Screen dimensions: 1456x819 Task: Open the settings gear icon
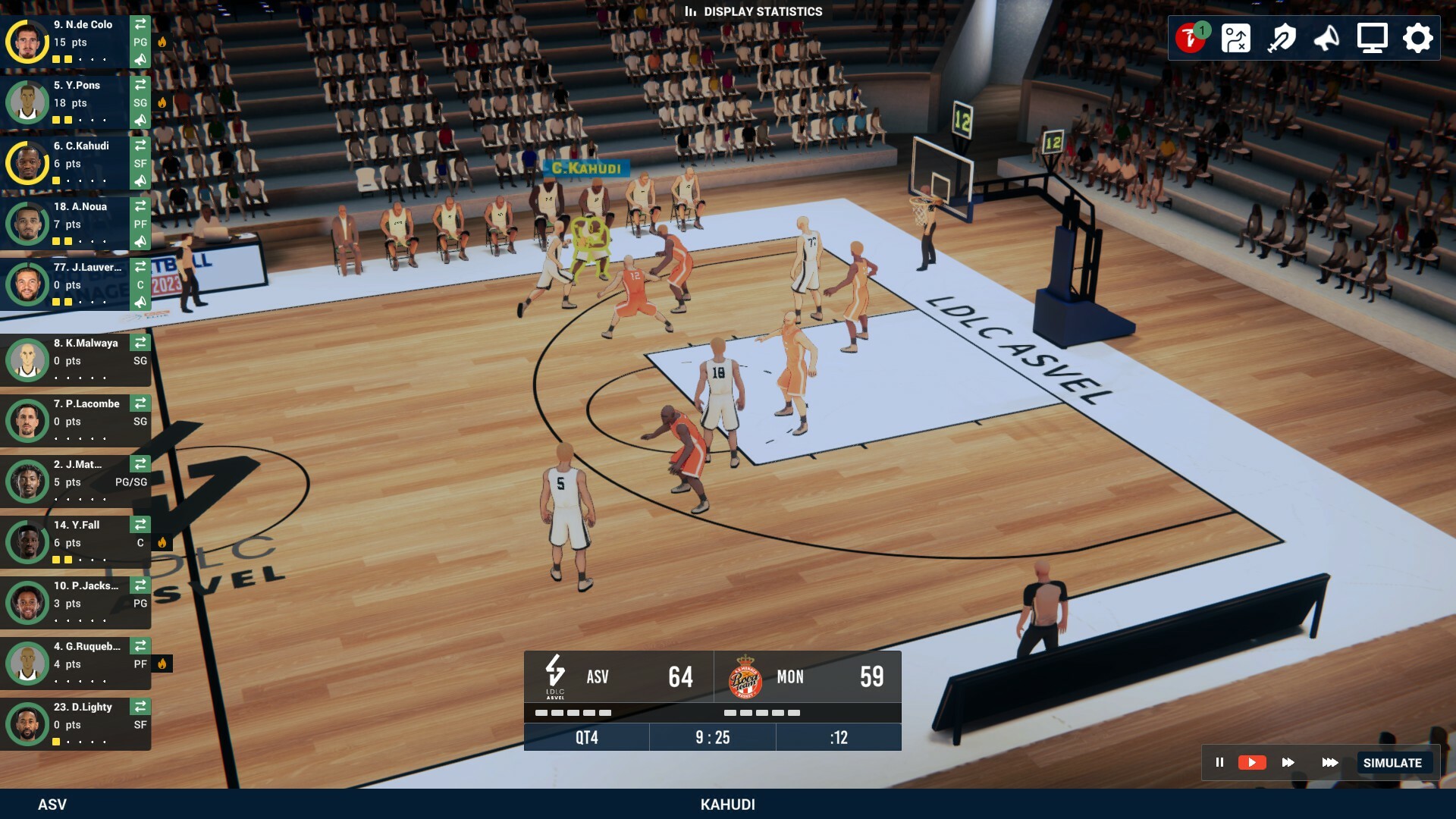(1417, 37)
